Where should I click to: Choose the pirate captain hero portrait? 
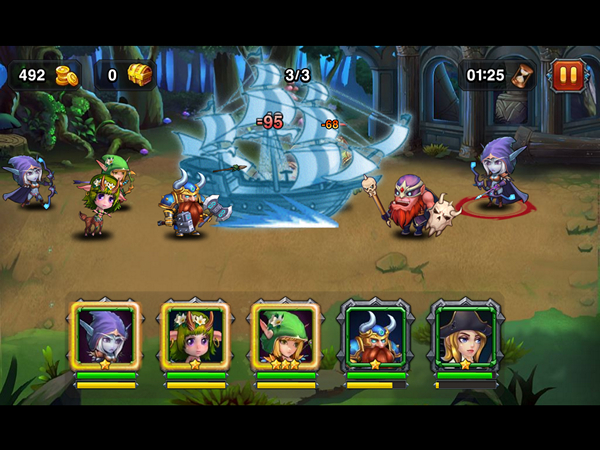pyautogui.click(x=466, y=336)
